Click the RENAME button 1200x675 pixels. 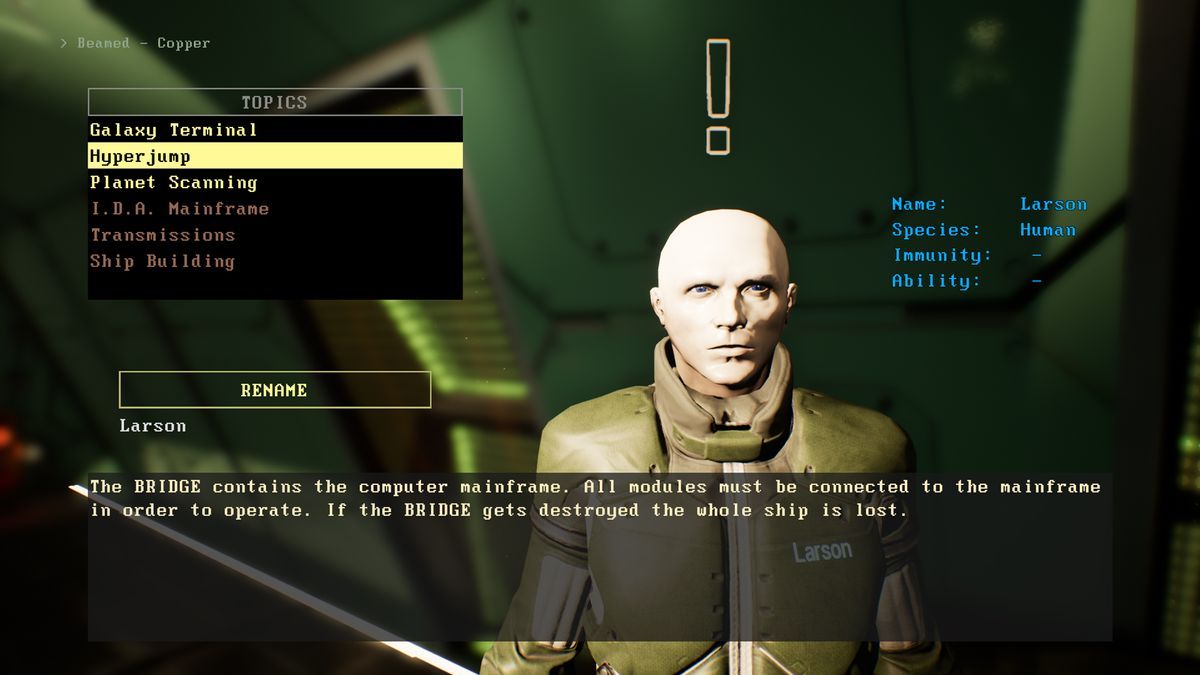coord(274,390)
